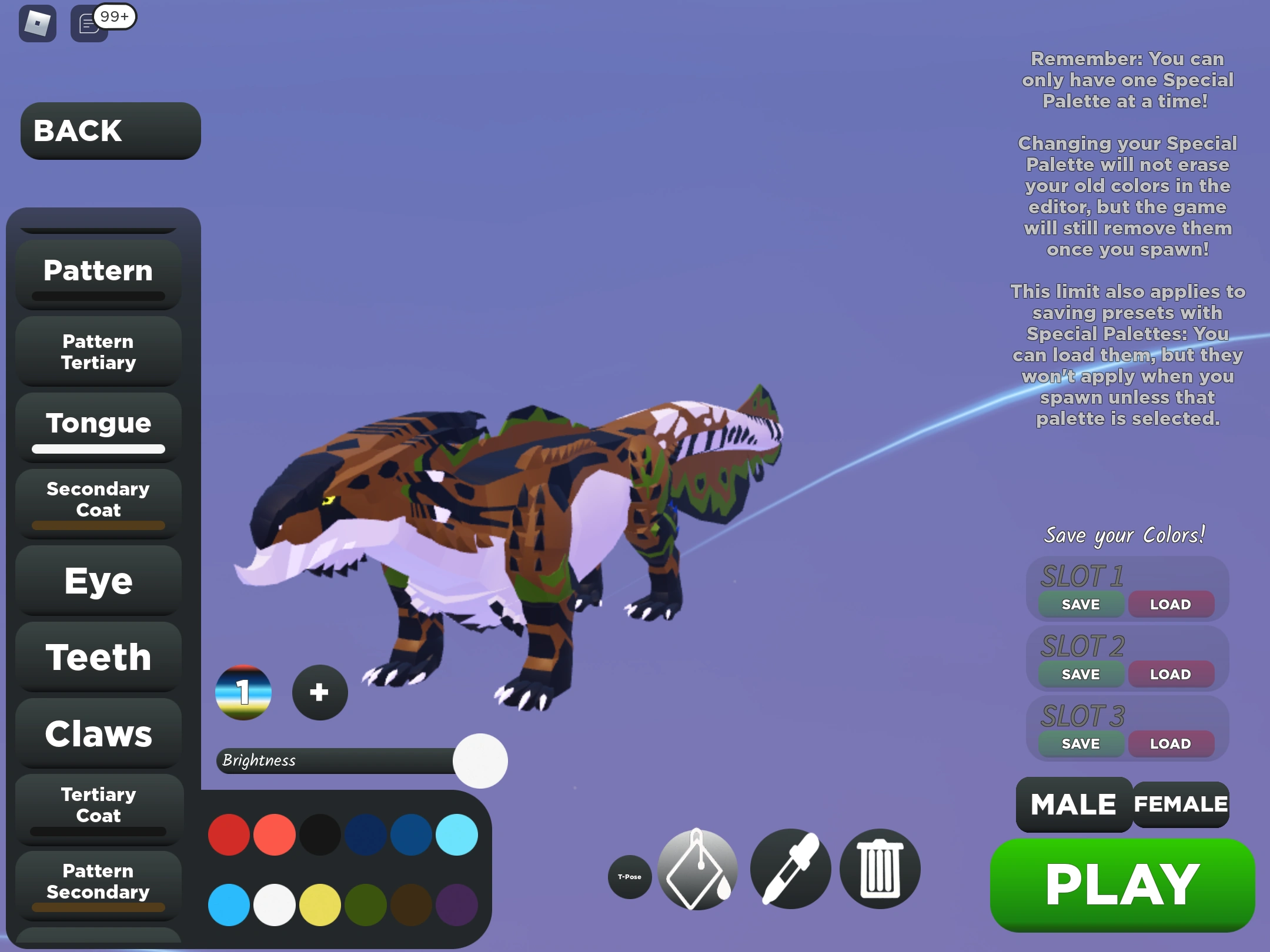Expand the Pattern color options

tap(98, 270)
